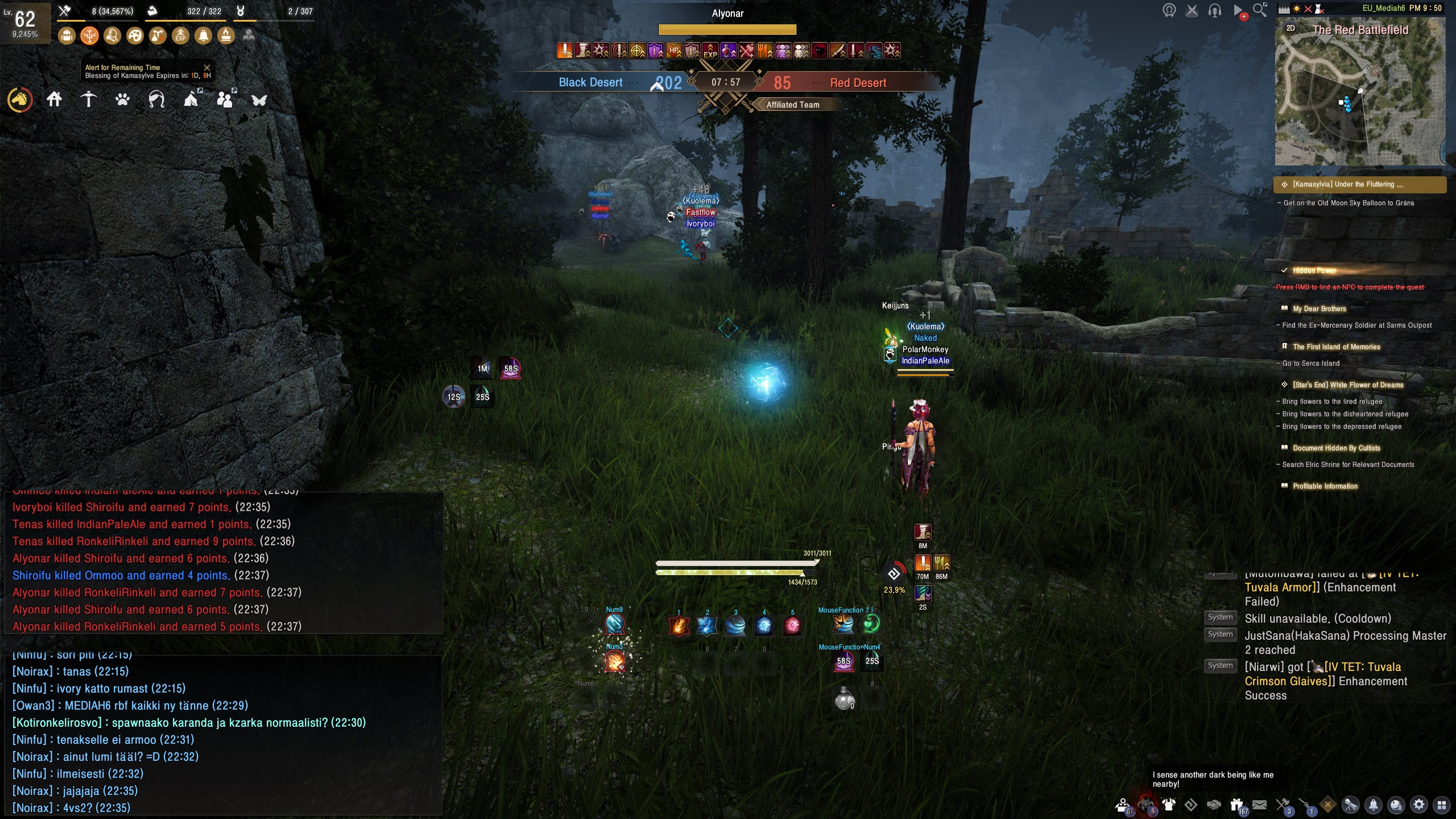The image size is (1456, 819).
Task: Click the house residence icon
Action: pos(55,100)
